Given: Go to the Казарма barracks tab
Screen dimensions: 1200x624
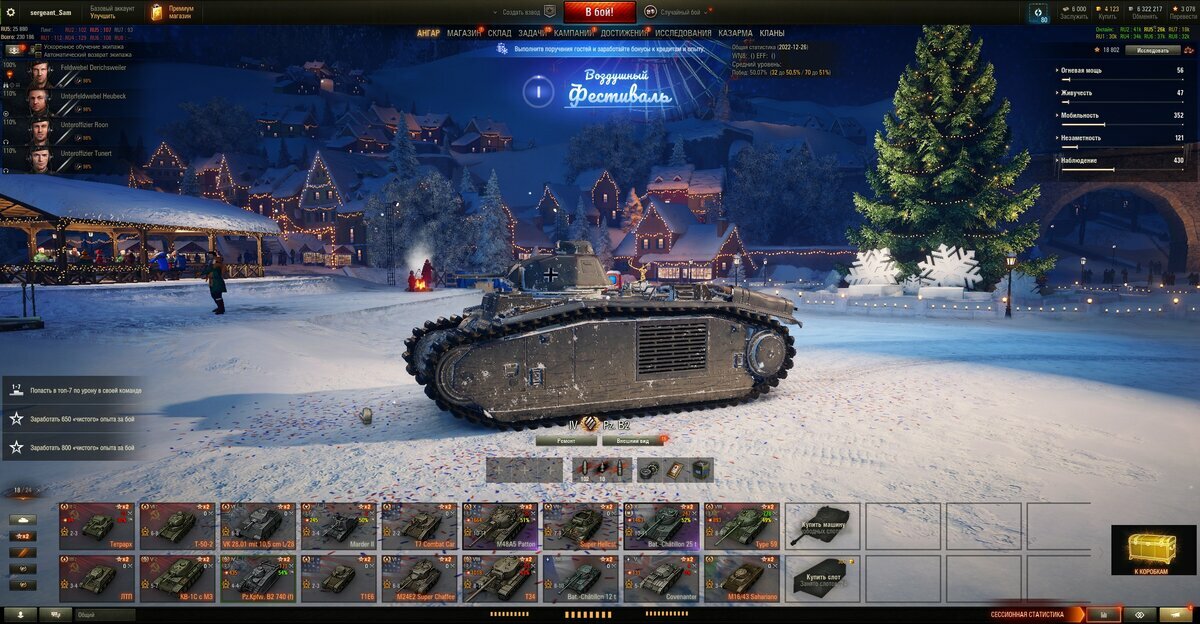Looking at the screenshot, I should [x=735, y=33].
